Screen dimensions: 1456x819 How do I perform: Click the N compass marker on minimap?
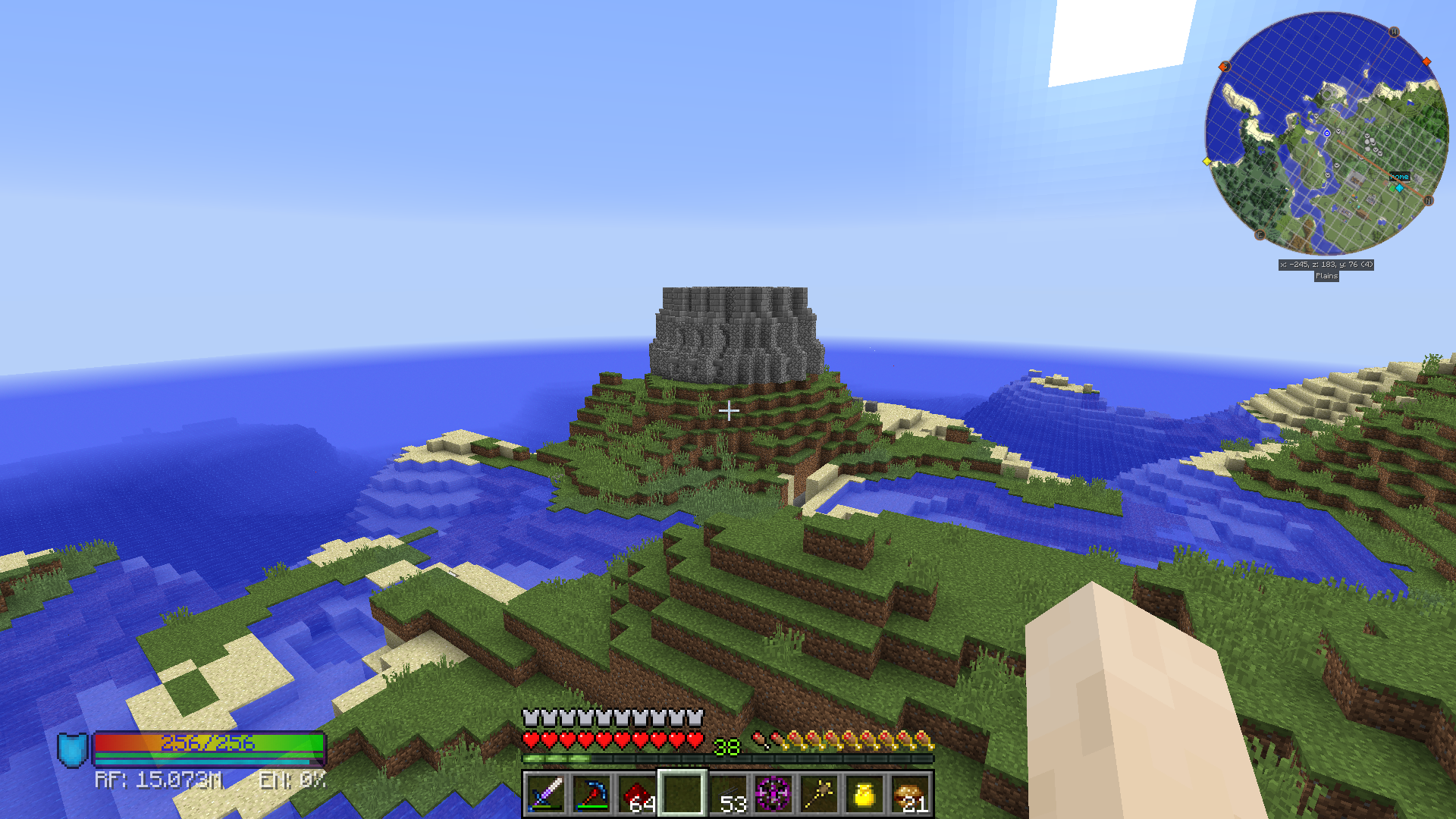(x=1429, y=201)
